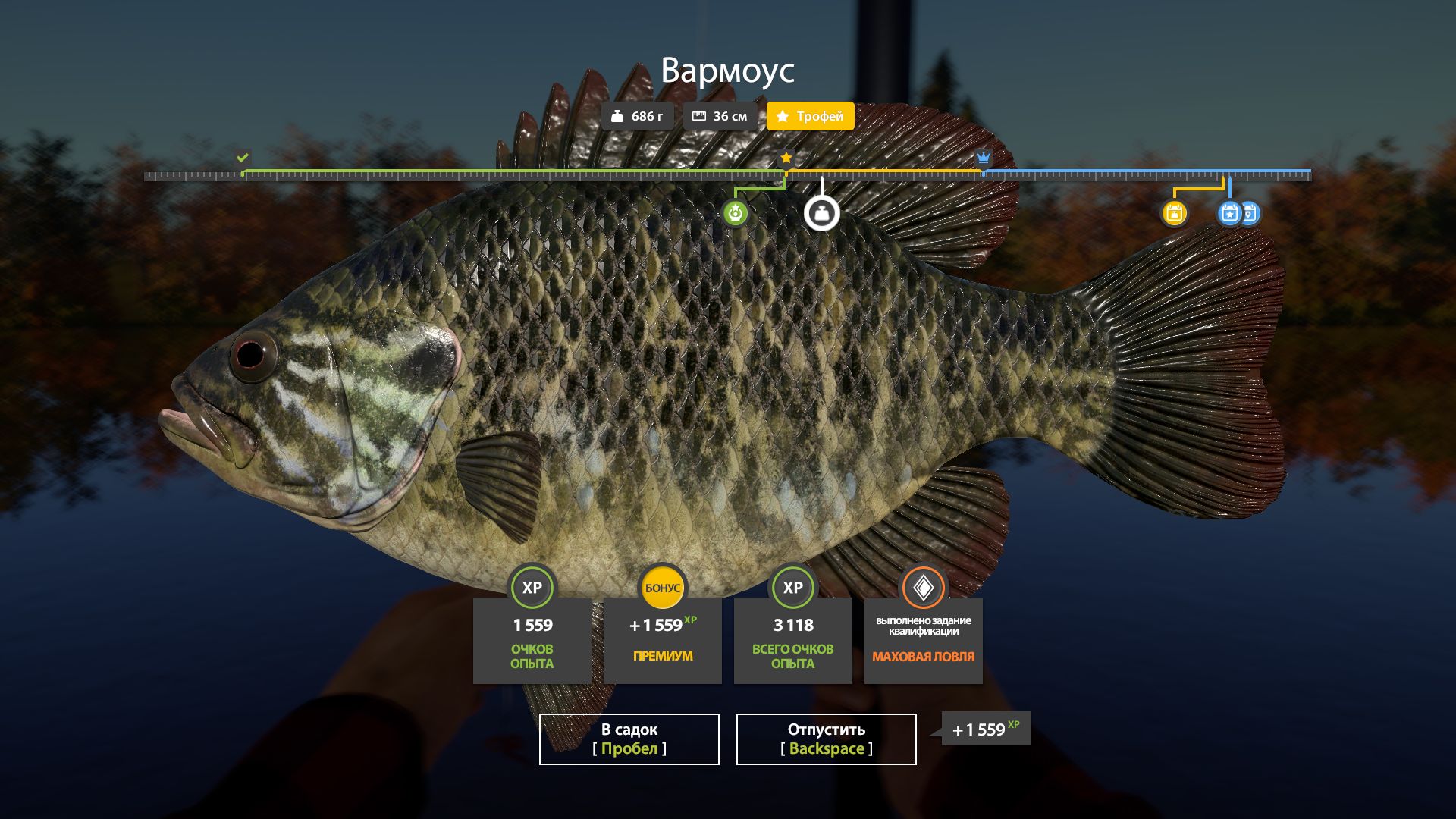Open the yellow calendar record icon
1456x819 pixels.
[1175, 215]
